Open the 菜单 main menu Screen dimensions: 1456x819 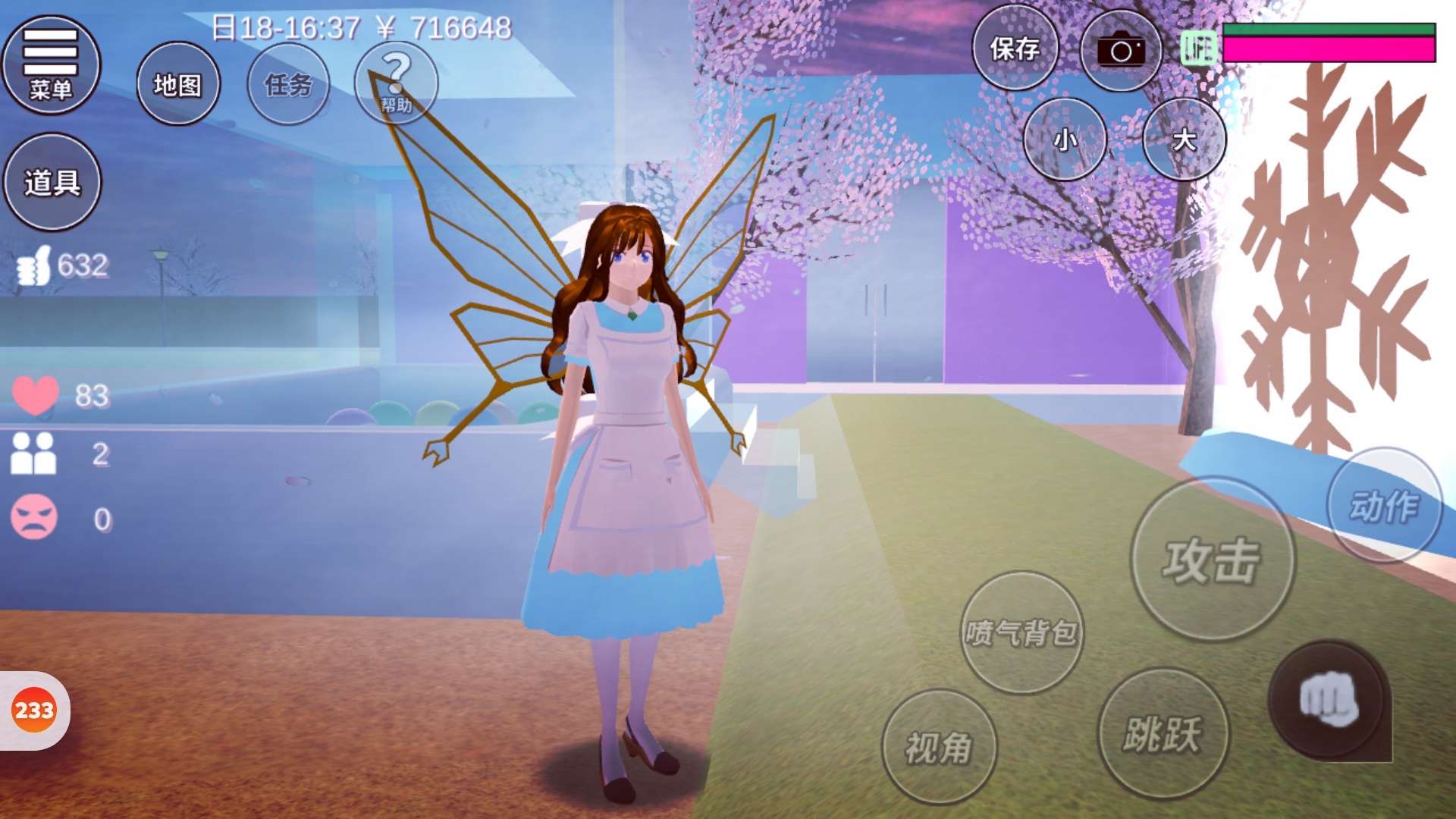[51, 65]
